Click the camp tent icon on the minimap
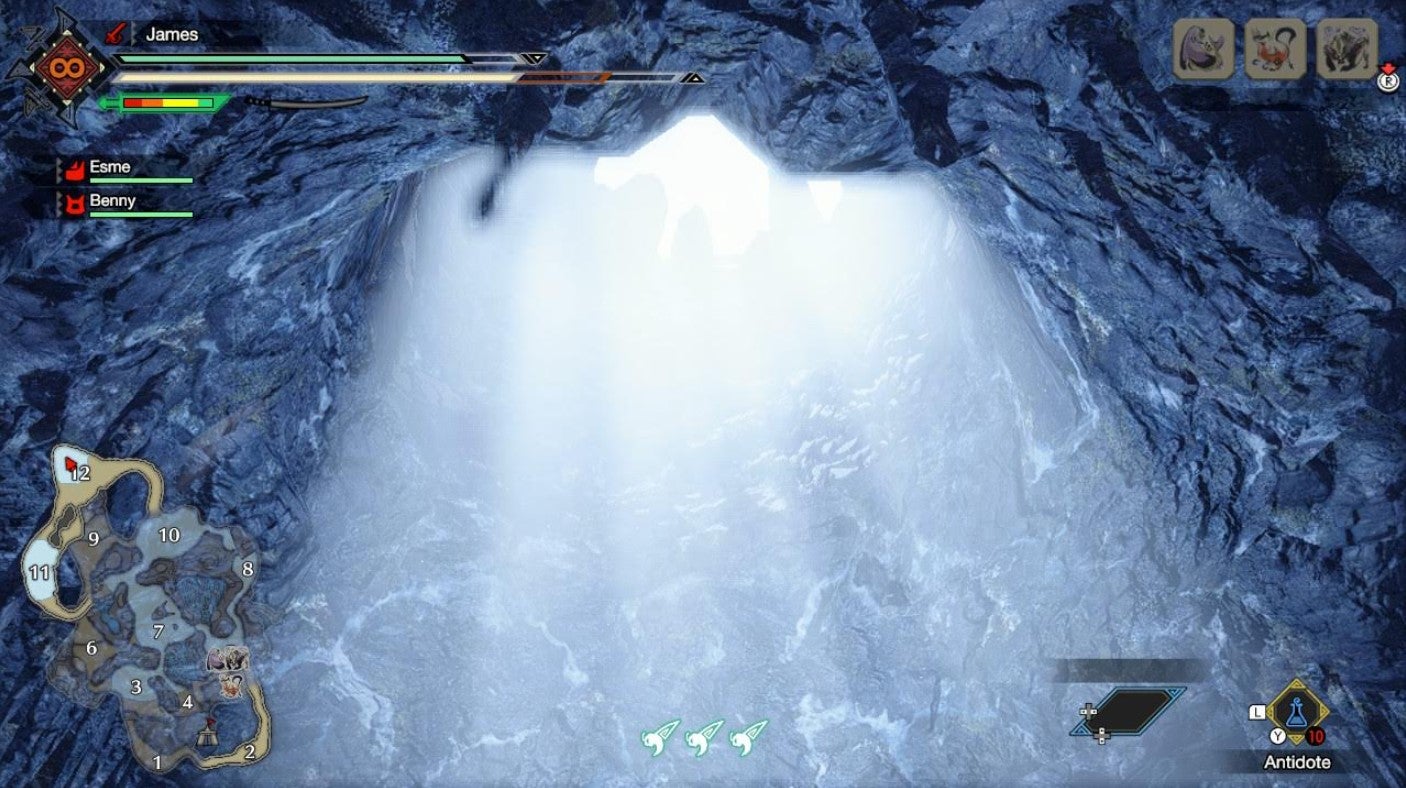 click(x=206, y=737)
